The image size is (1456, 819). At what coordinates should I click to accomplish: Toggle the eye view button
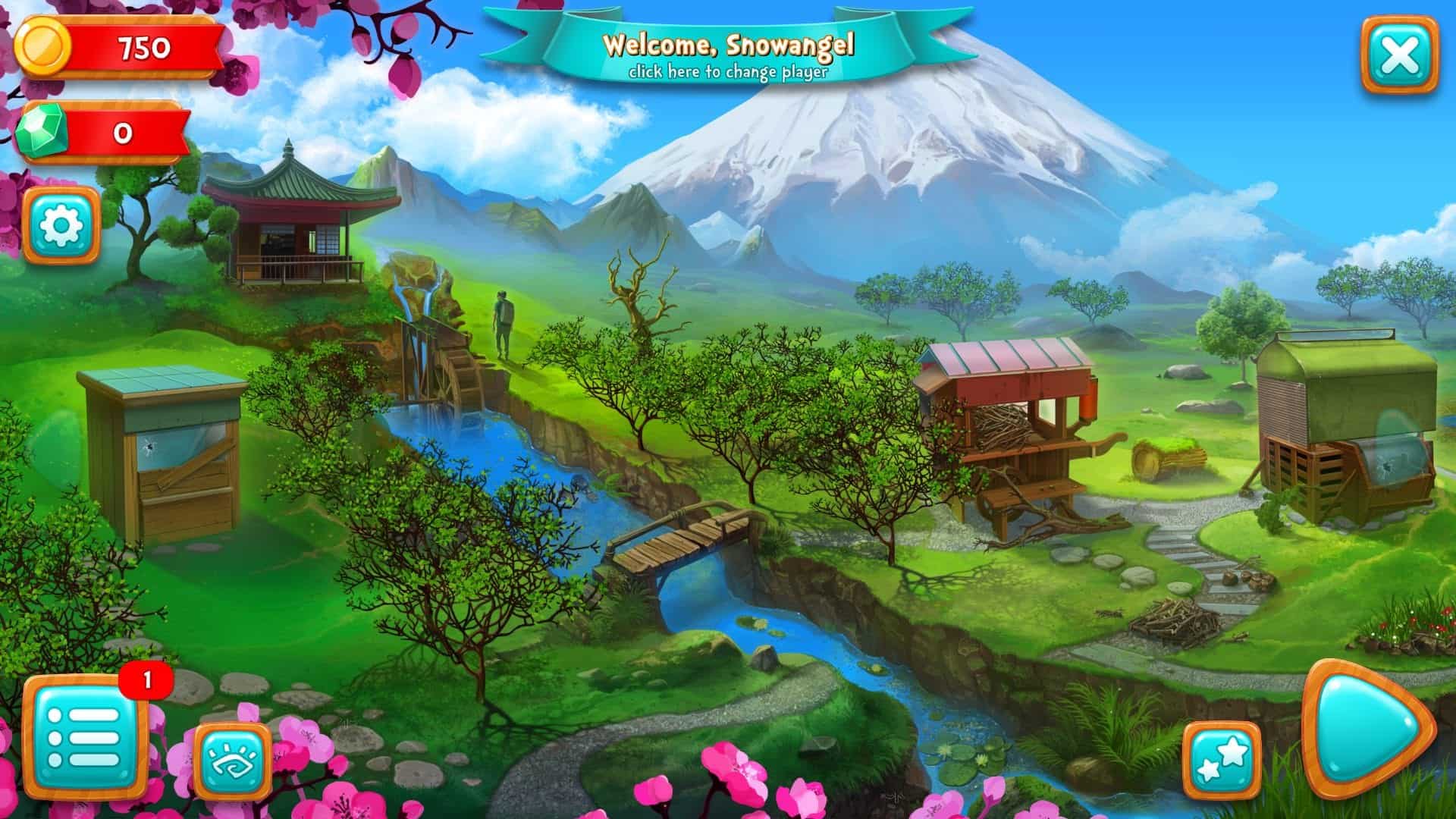coord(233,761)
